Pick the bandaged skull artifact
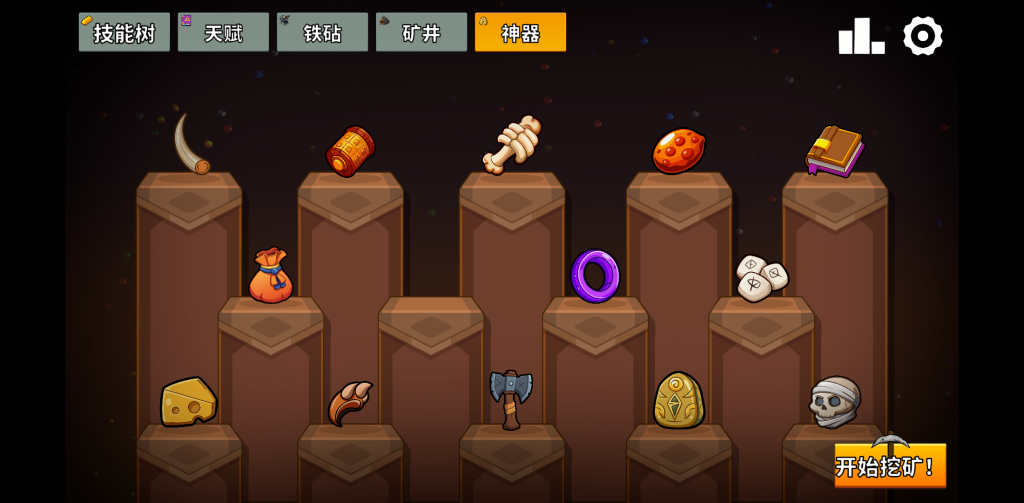Viewport: 1024px width, 503px height. [834, 401]
